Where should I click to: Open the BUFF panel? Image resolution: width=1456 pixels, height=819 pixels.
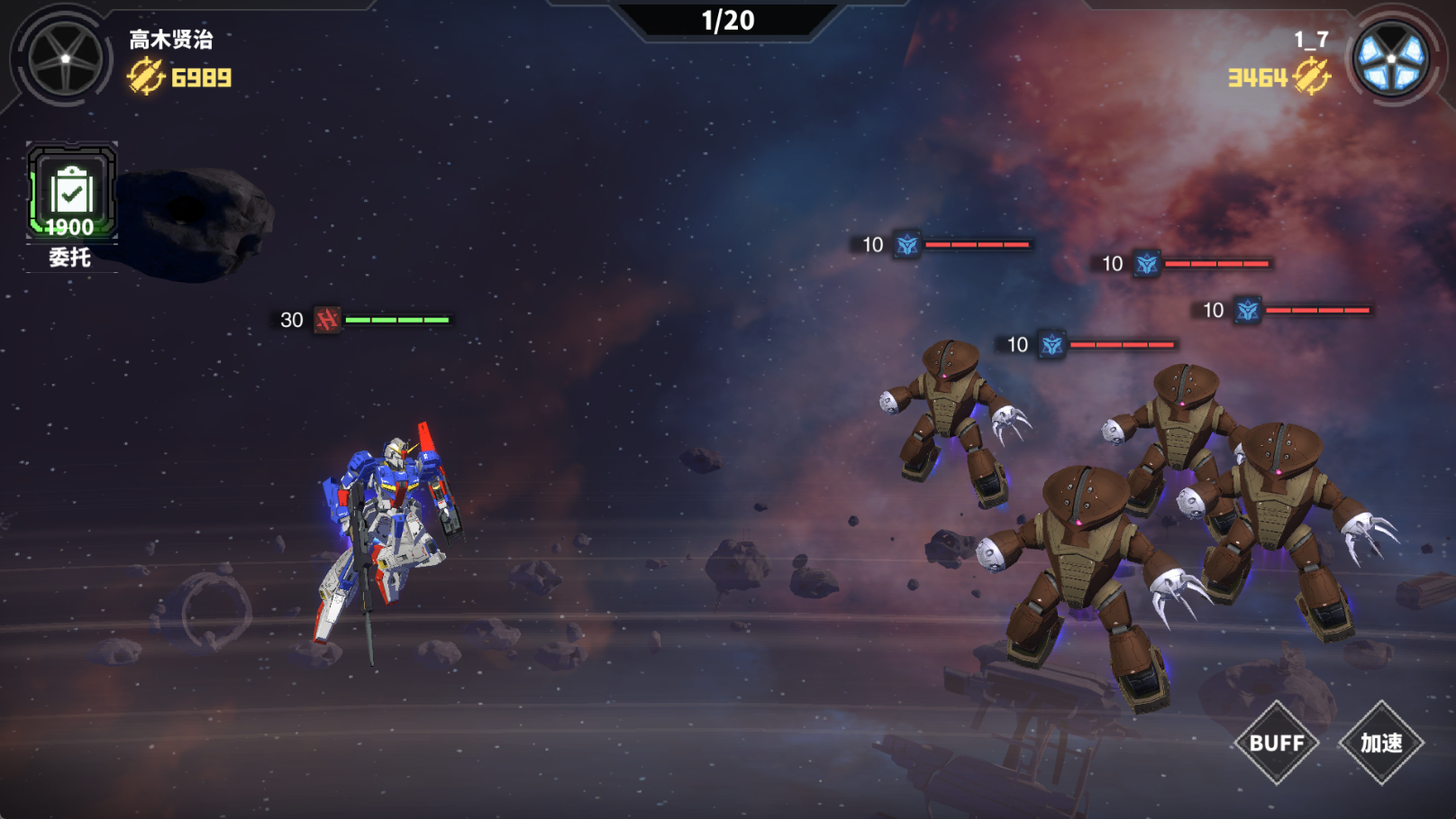[x=1277, y=743]
